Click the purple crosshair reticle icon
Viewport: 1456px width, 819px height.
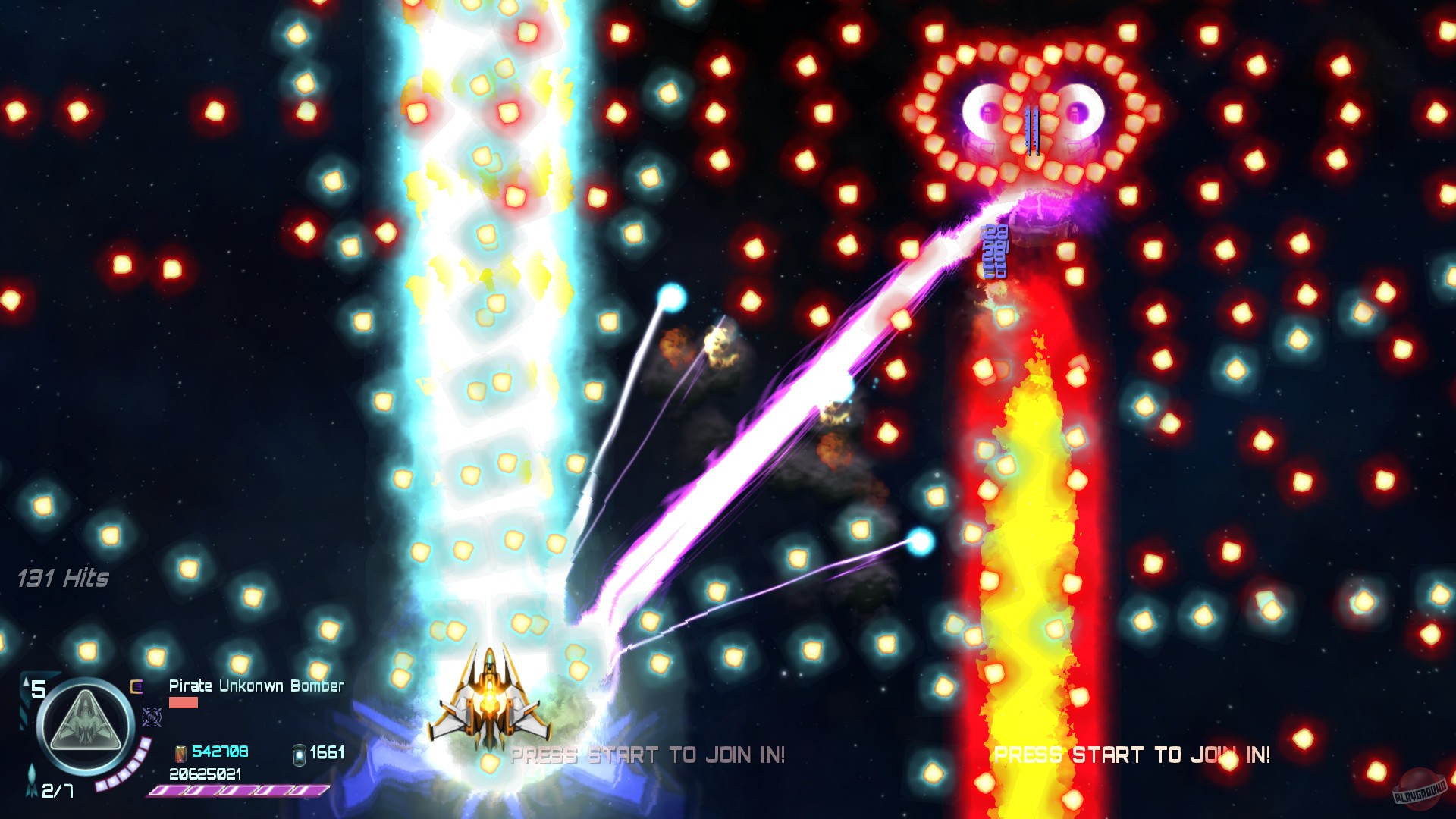tap(152, 717)
